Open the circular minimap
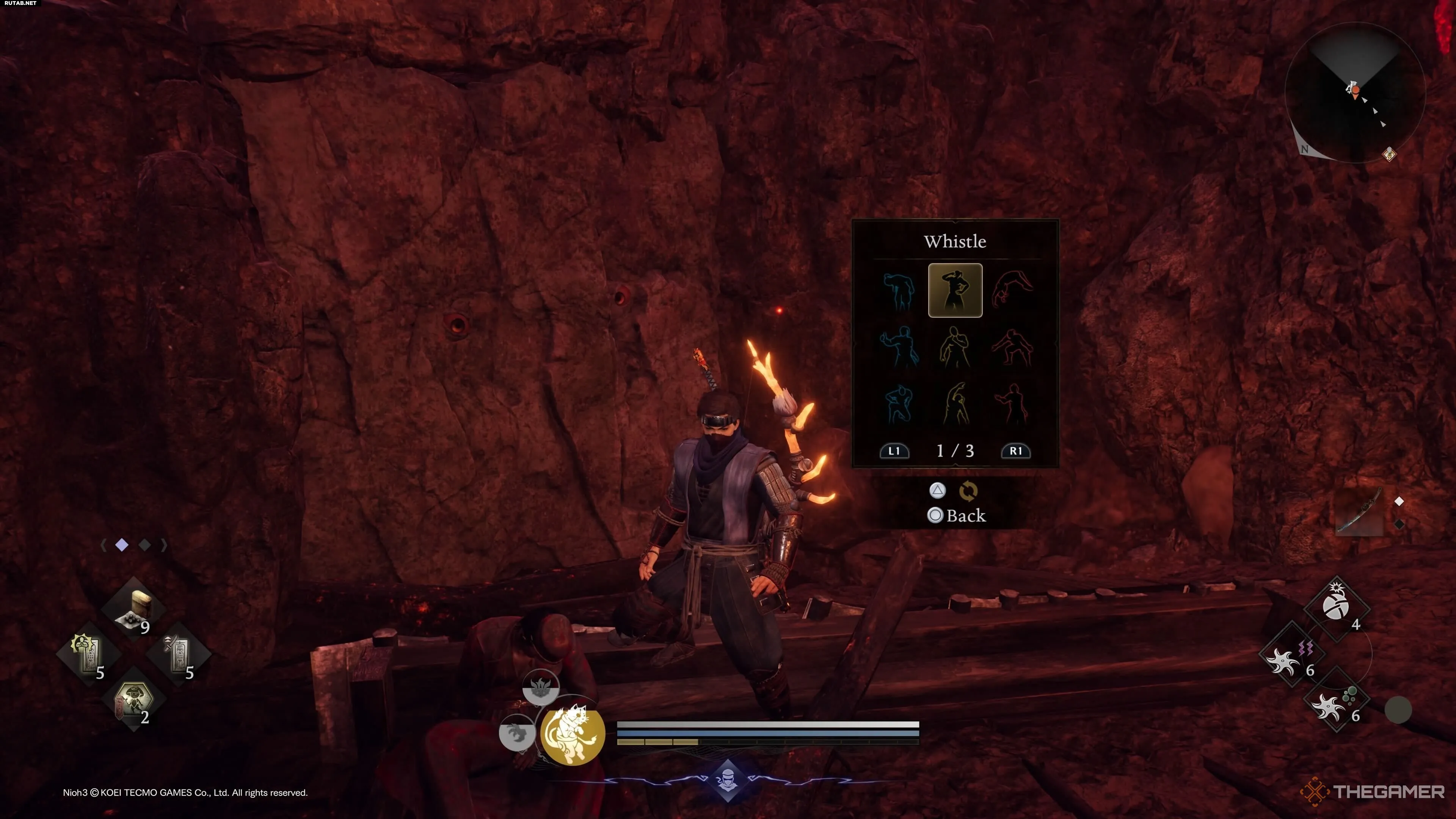 point(1356,92)
